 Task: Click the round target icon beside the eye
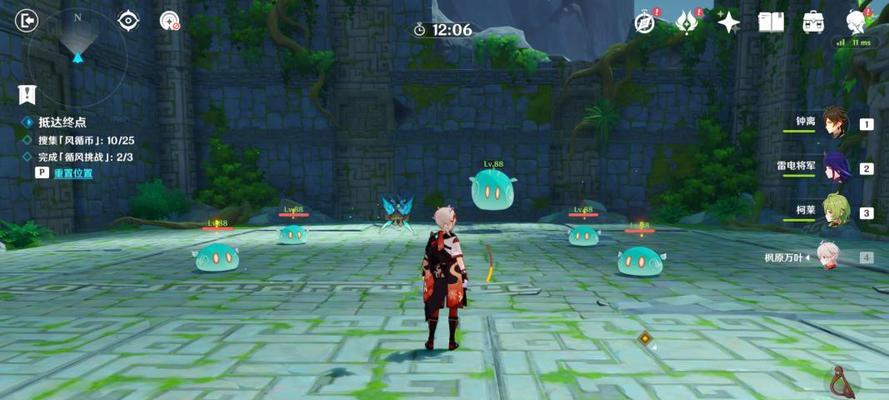[170, 20]
